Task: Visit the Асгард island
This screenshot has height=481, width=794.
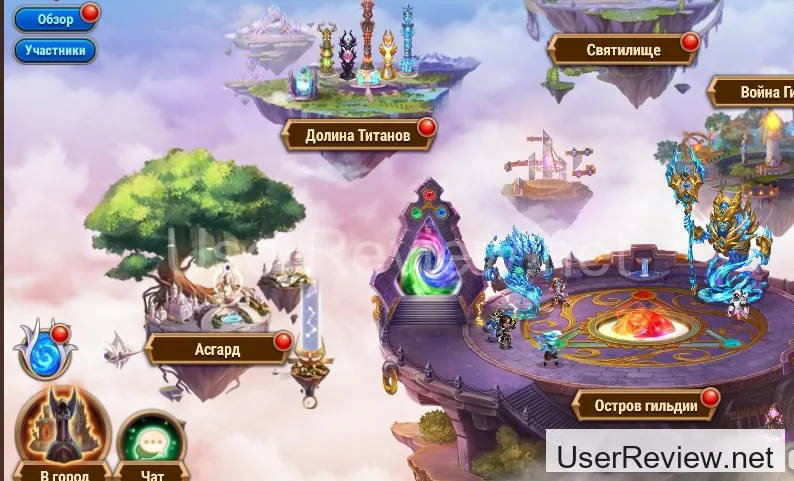Action: tap(217, 350)
